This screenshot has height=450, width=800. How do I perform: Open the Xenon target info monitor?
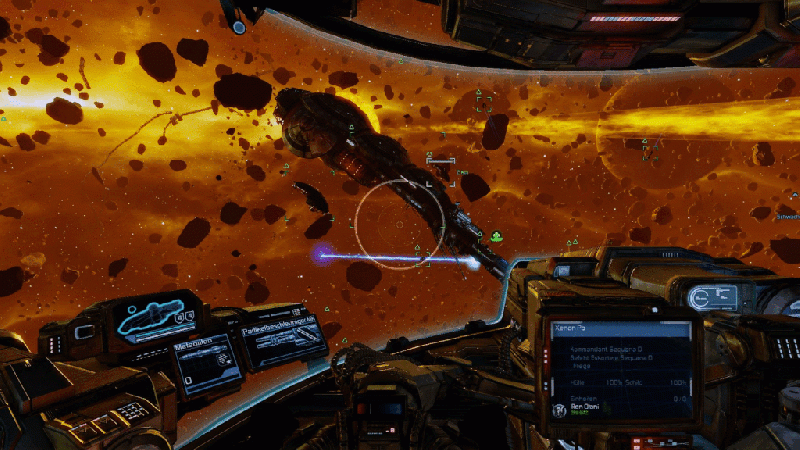click(x=615, y=372)
